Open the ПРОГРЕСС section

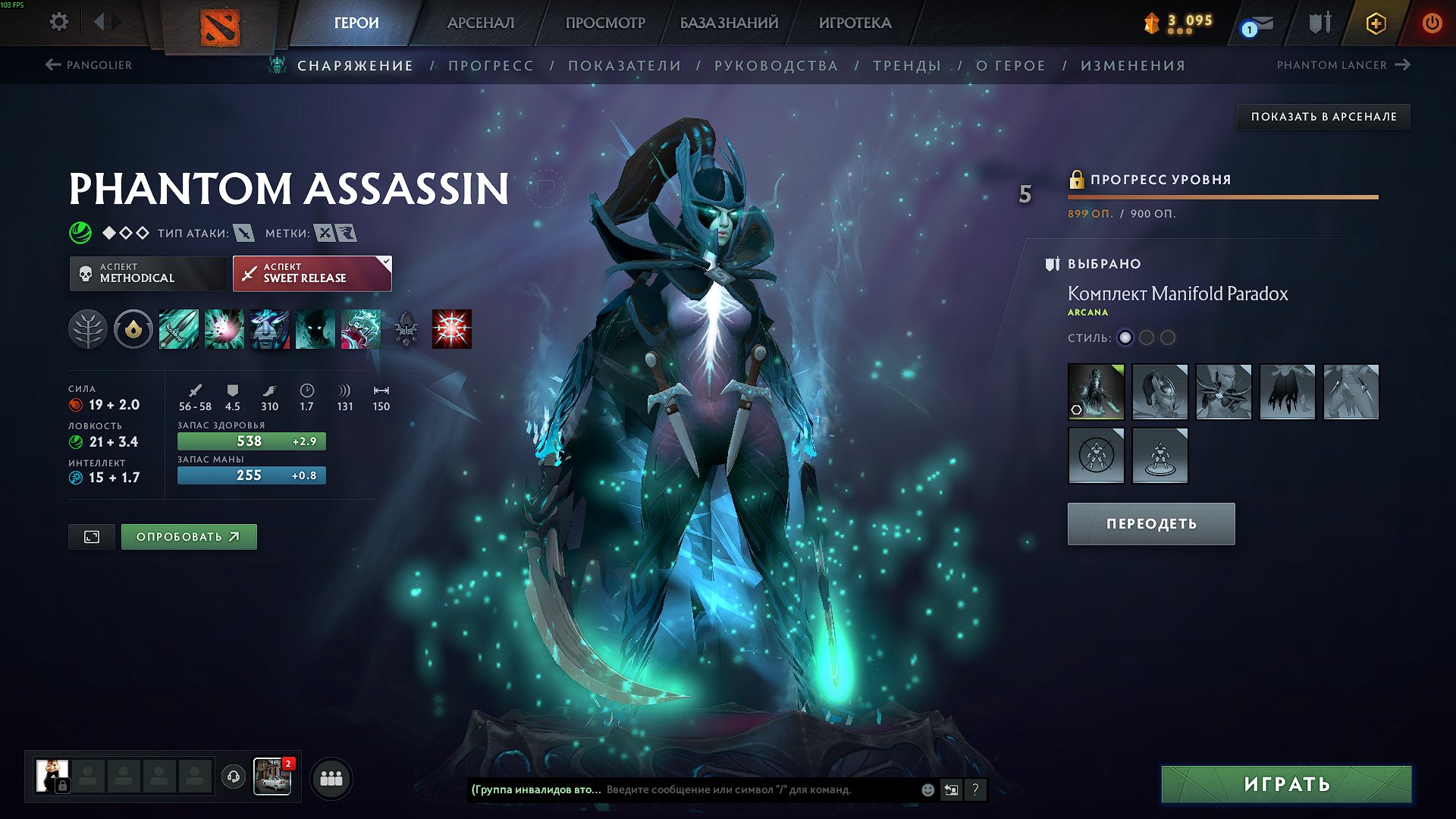pos(491,65)
